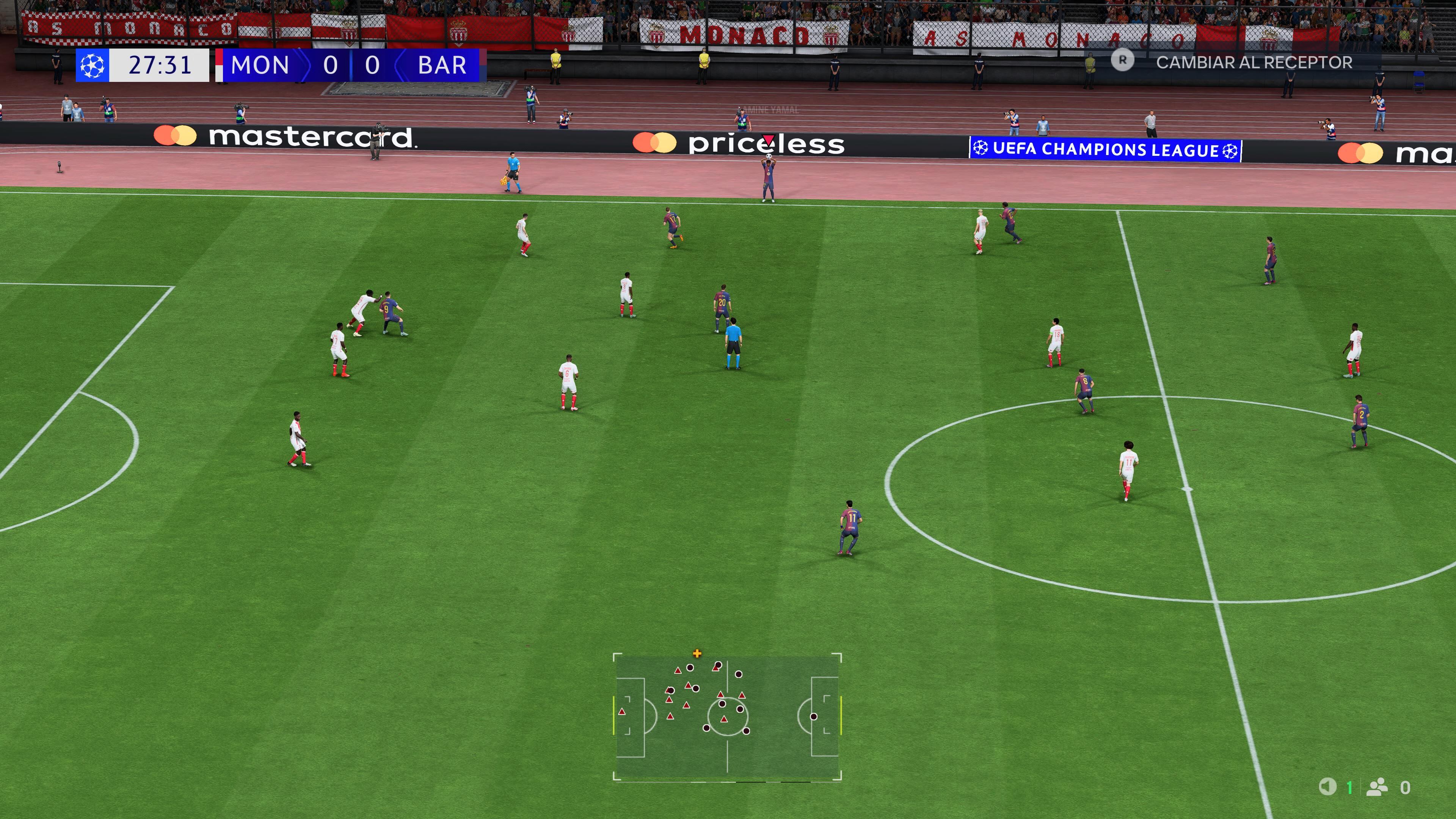This screenshot has height=819, width=1456.
Task: Select the speaker voice chat icon
Action: click(1328, 786)
